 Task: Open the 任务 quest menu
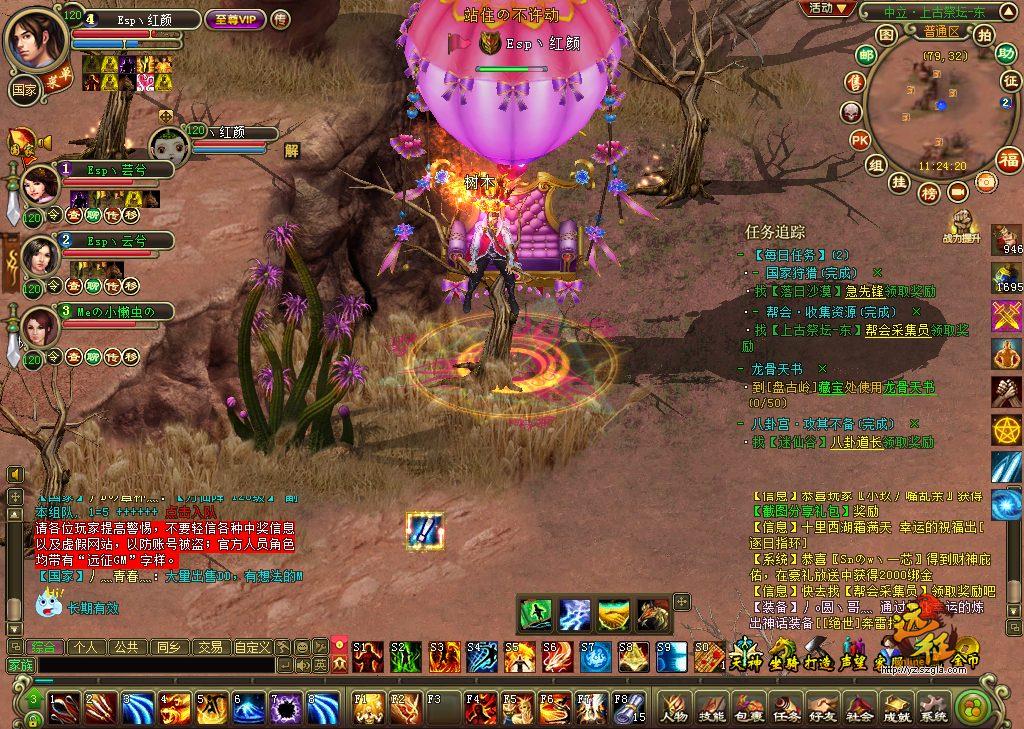click(785, 709)
